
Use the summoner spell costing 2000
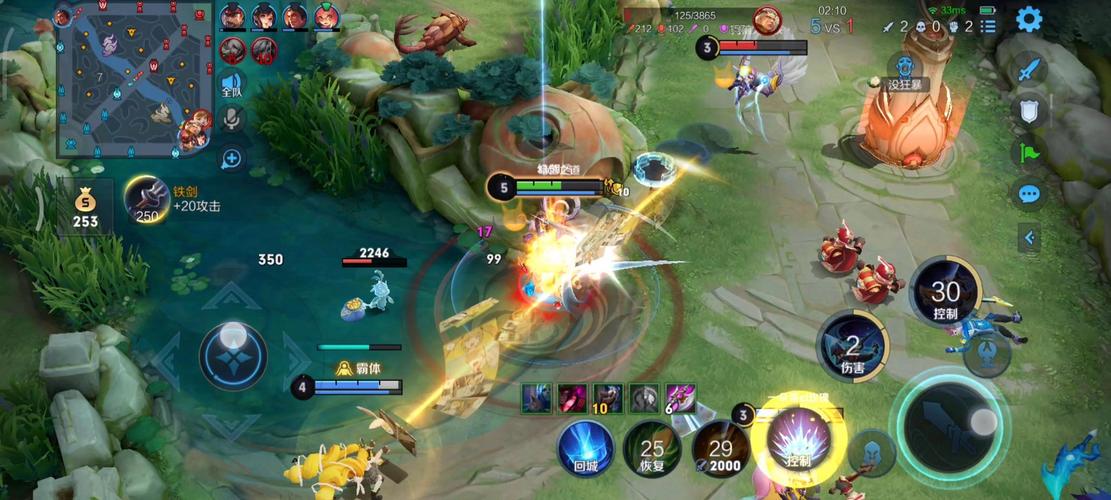720,447
